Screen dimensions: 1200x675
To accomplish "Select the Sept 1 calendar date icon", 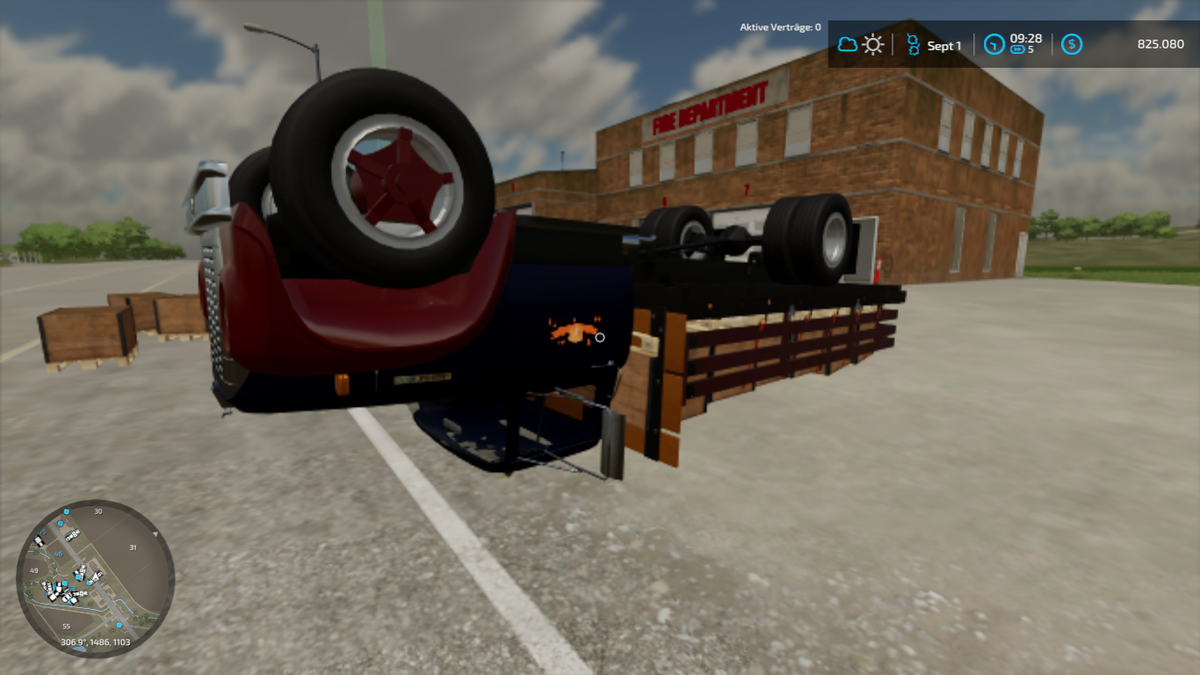I will [912, 44].
